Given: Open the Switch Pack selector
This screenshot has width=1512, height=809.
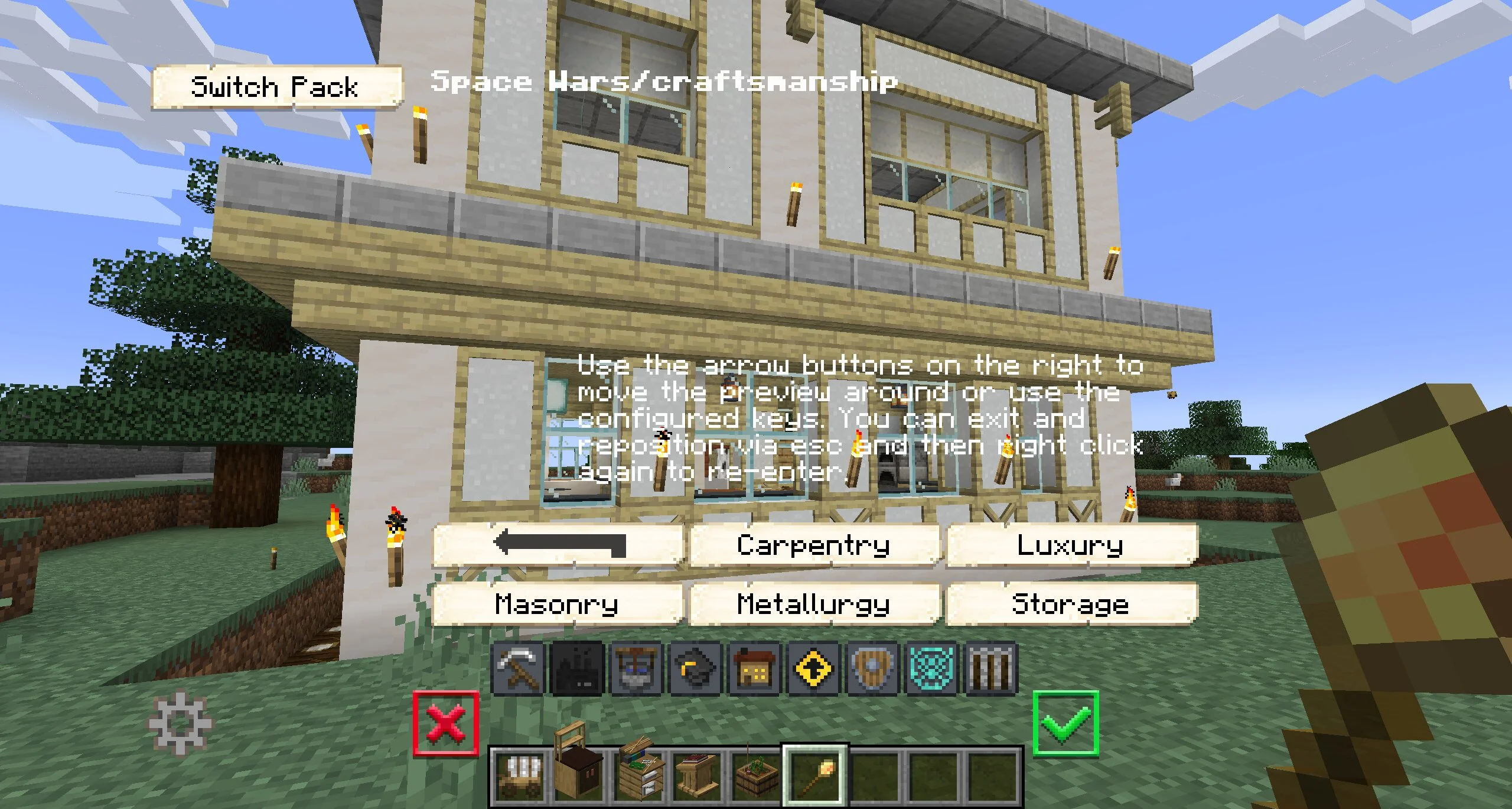Looking at the screenshot, I should tap(276, 87).
